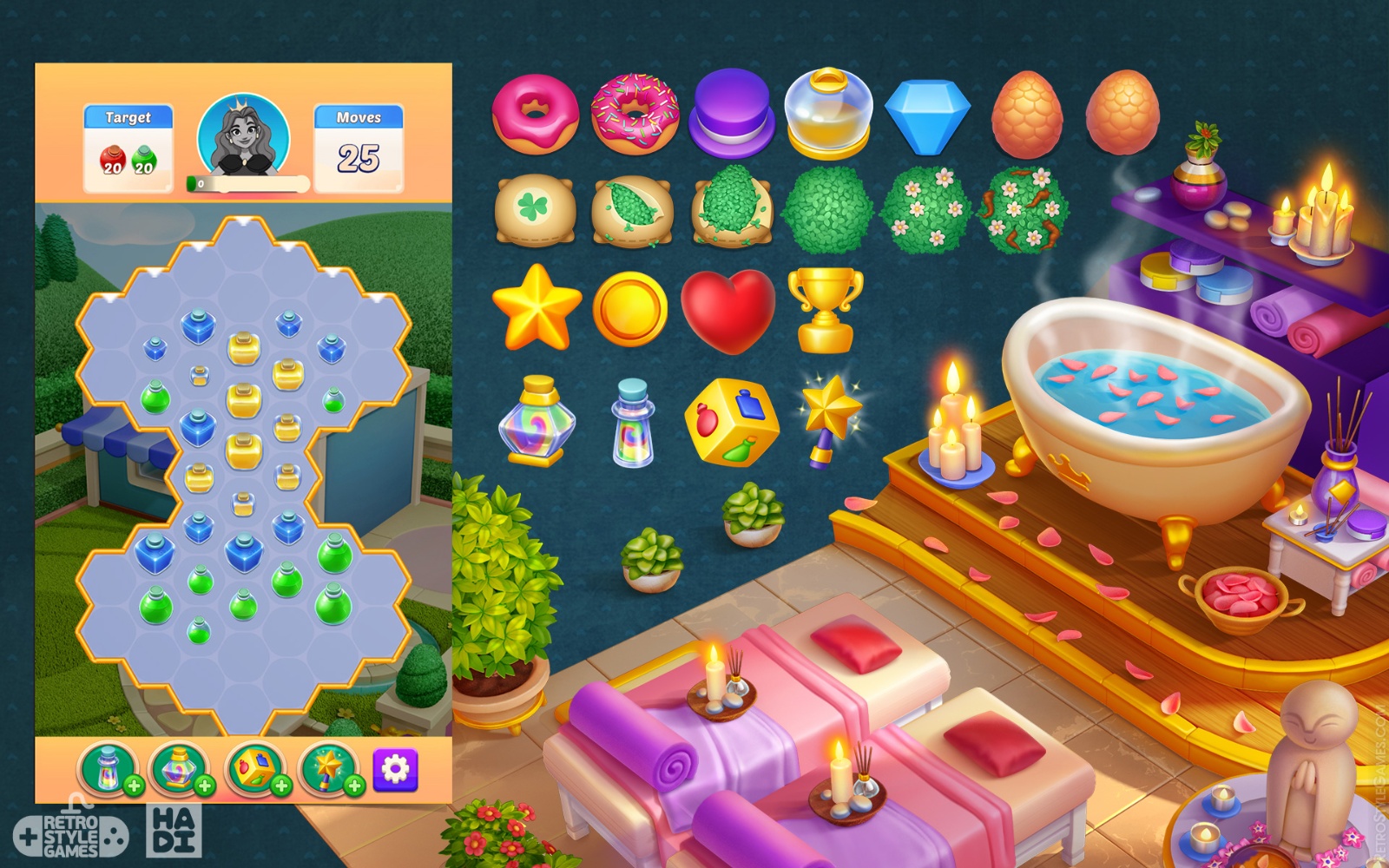The image size is (1389, 868).
Task: Select the rainbow potion booster
Action: click(x=537, y=428)
